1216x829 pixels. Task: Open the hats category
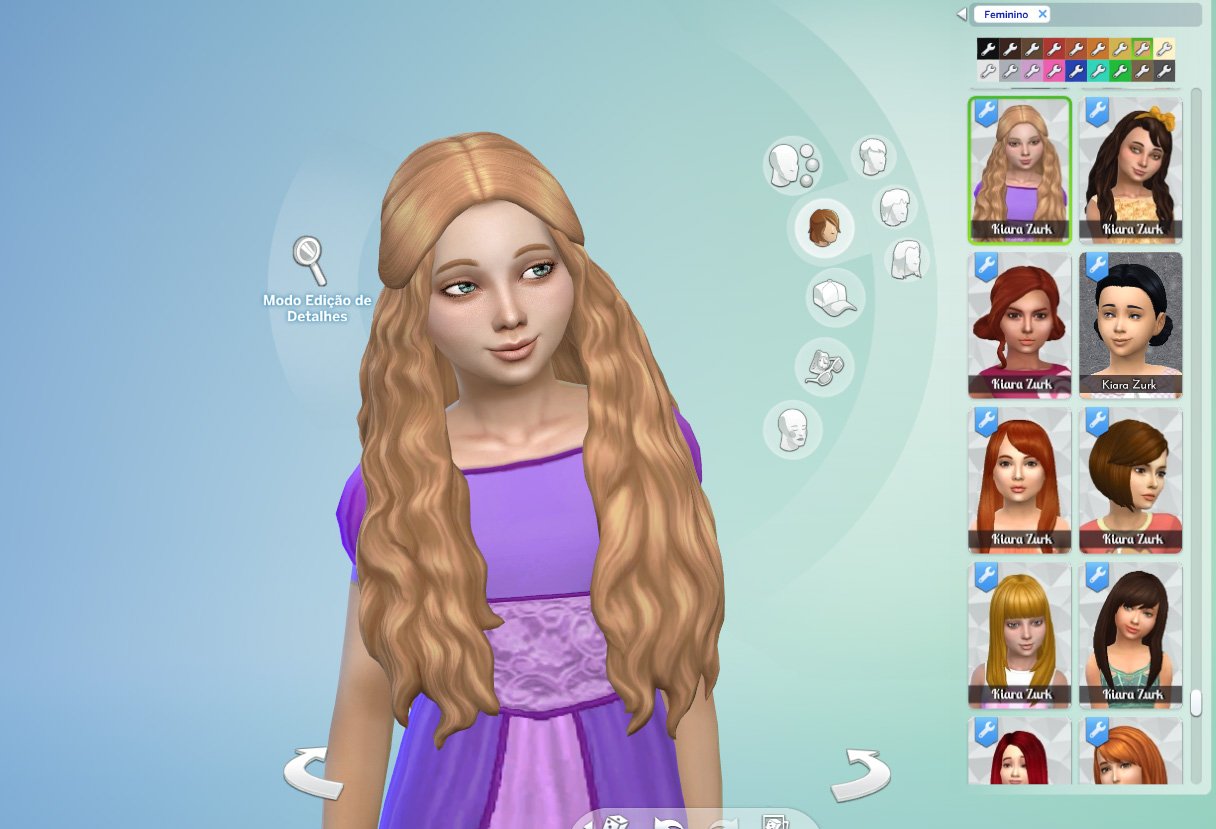coord(834,298)
